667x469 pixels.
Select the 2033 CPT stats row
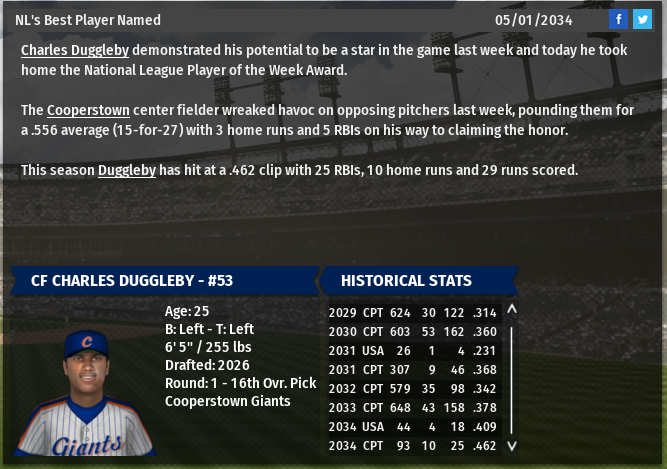tap(414, 407)
